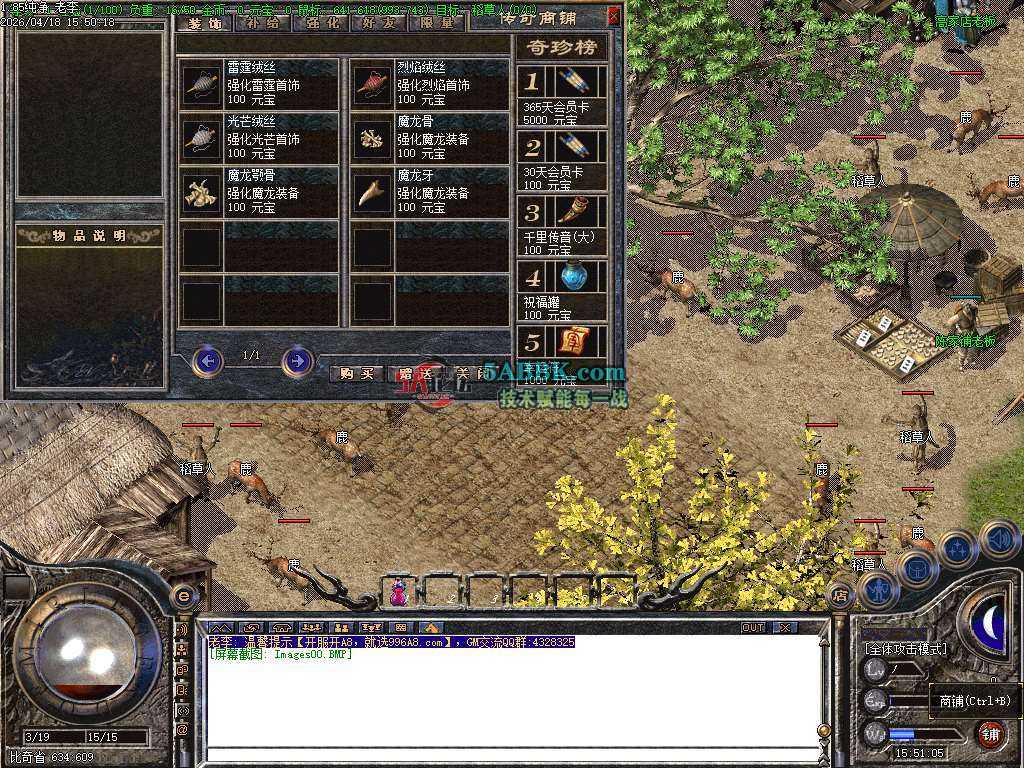Go to the next shop page arrow
Image resolution: width=1024 pixels, height=768 pixels.
pos(297,360)
